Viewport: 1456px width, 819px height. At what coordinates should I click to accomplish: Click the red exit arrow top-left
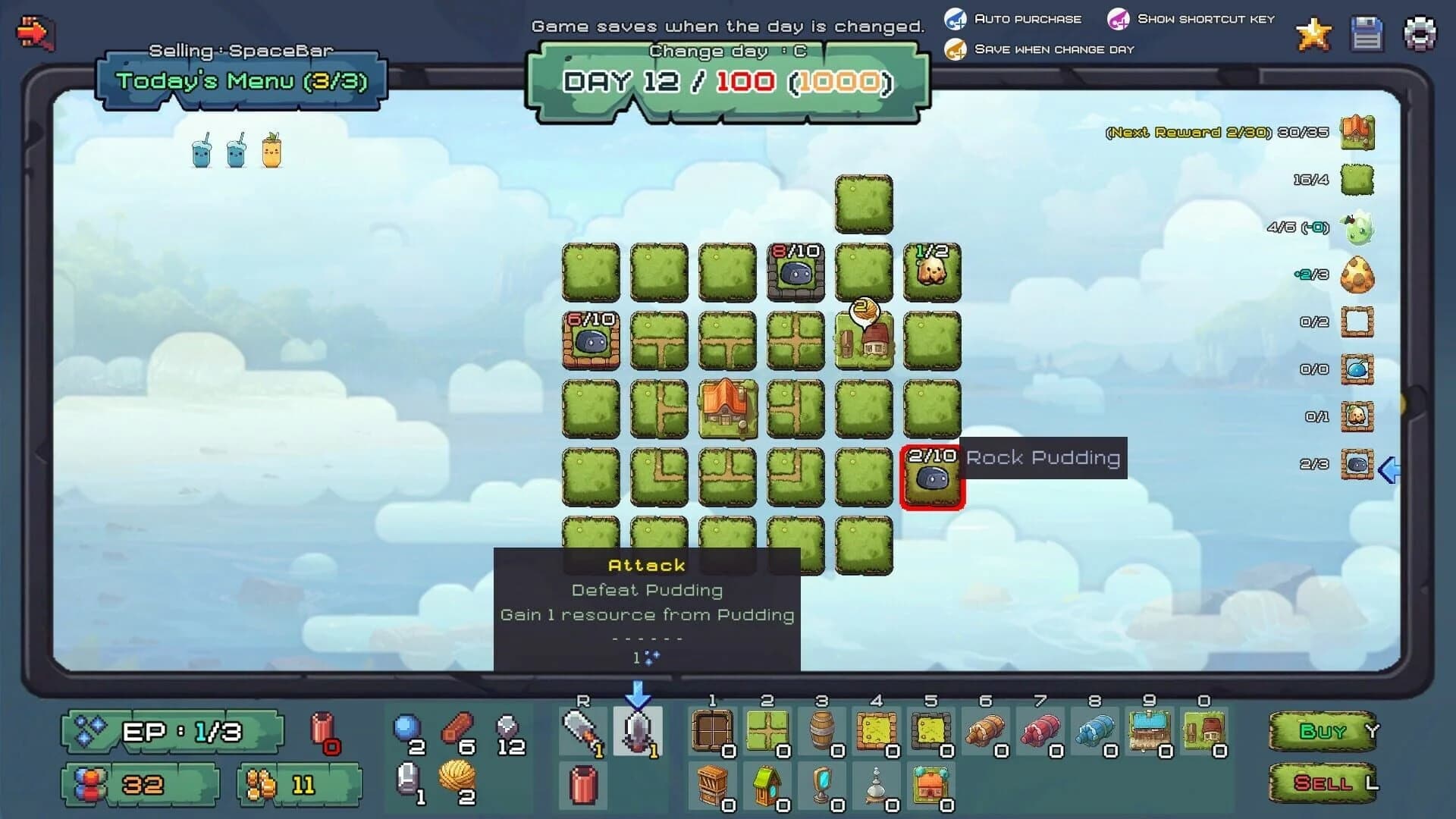coord(34,32)
